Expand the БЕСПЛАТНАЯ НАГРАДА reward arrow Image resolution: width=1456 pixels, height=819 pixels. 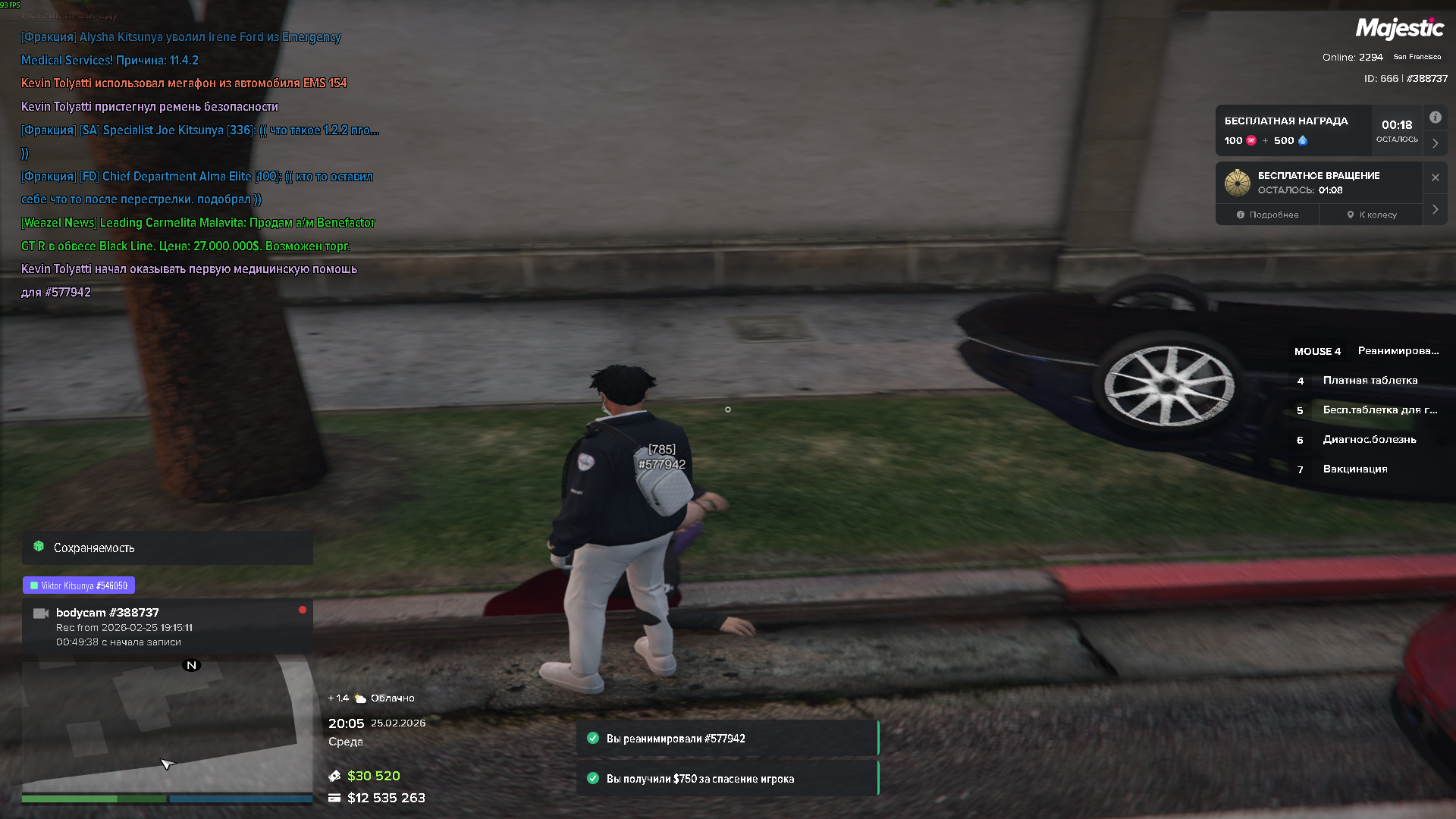tap(1435, 143)
